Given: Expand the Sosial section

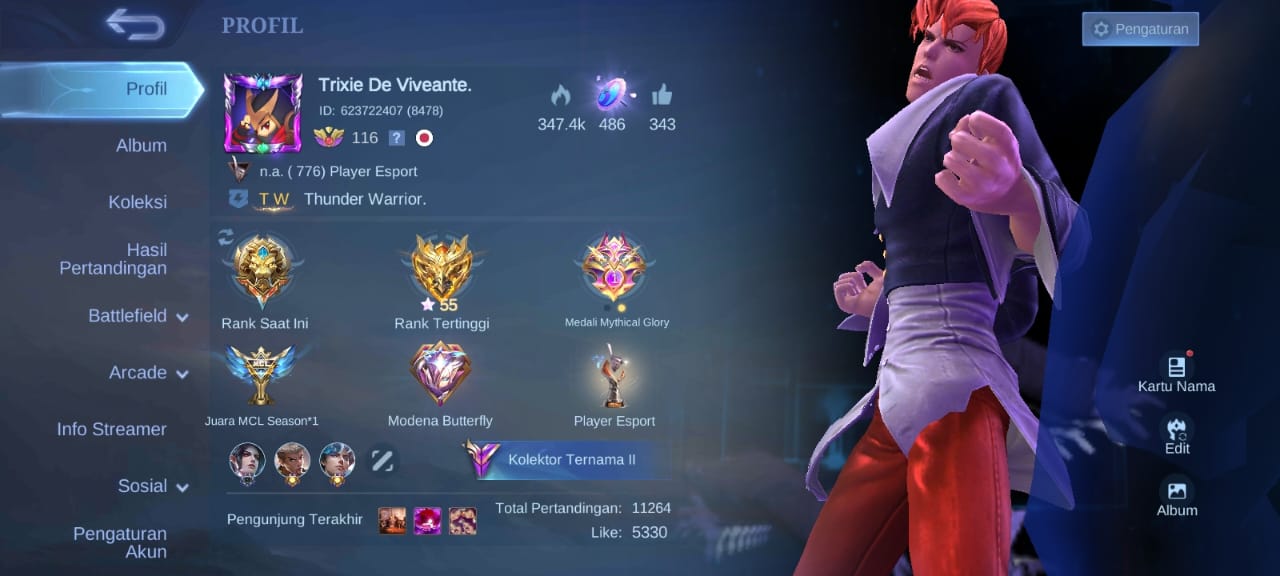Looking at the screenshot, I should 152,486.
